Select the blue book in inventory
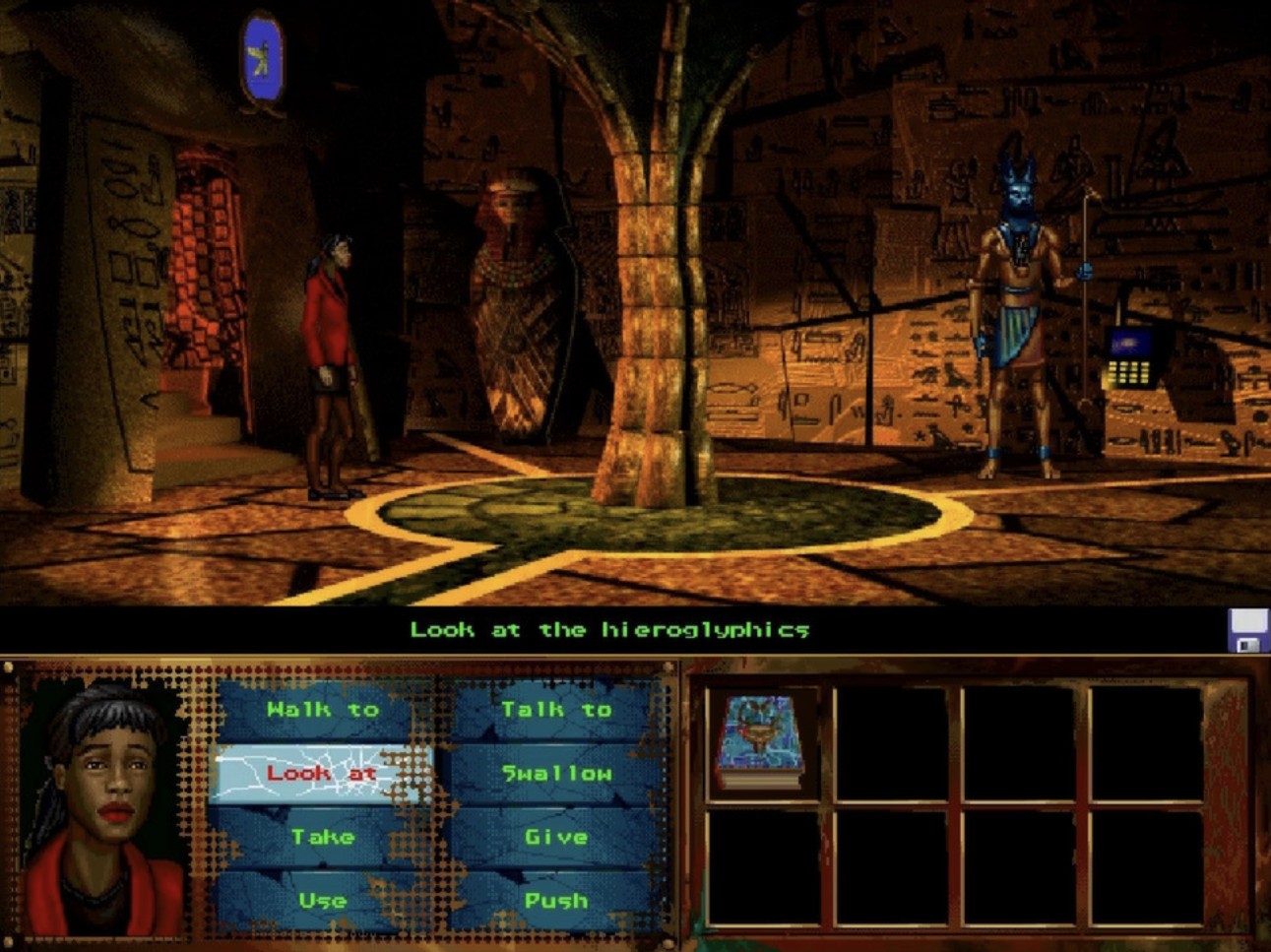Image resolution: width=1271 pixels, height=952 pixels. [761, 741]
